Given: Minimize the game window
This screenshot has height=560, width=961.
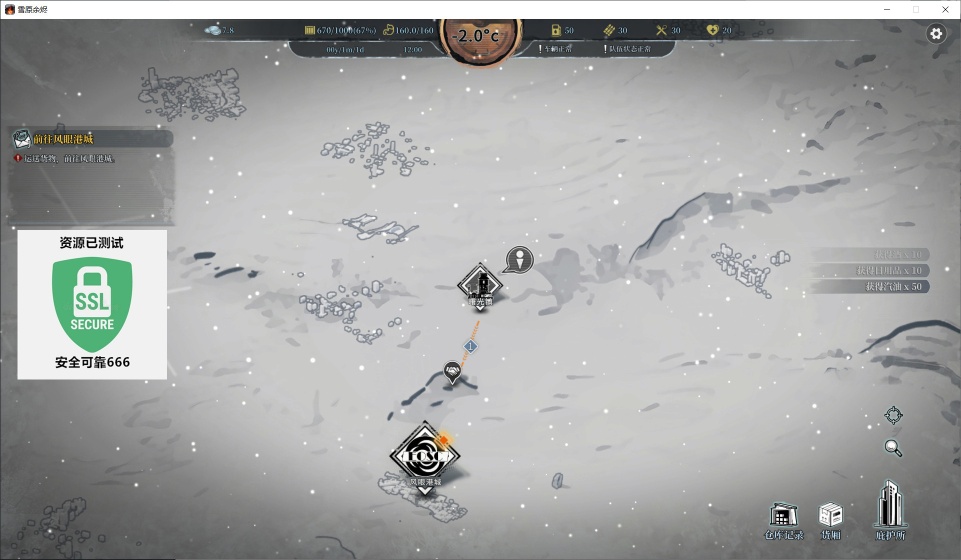Looking at the screenshot, I should coord(884,9).
